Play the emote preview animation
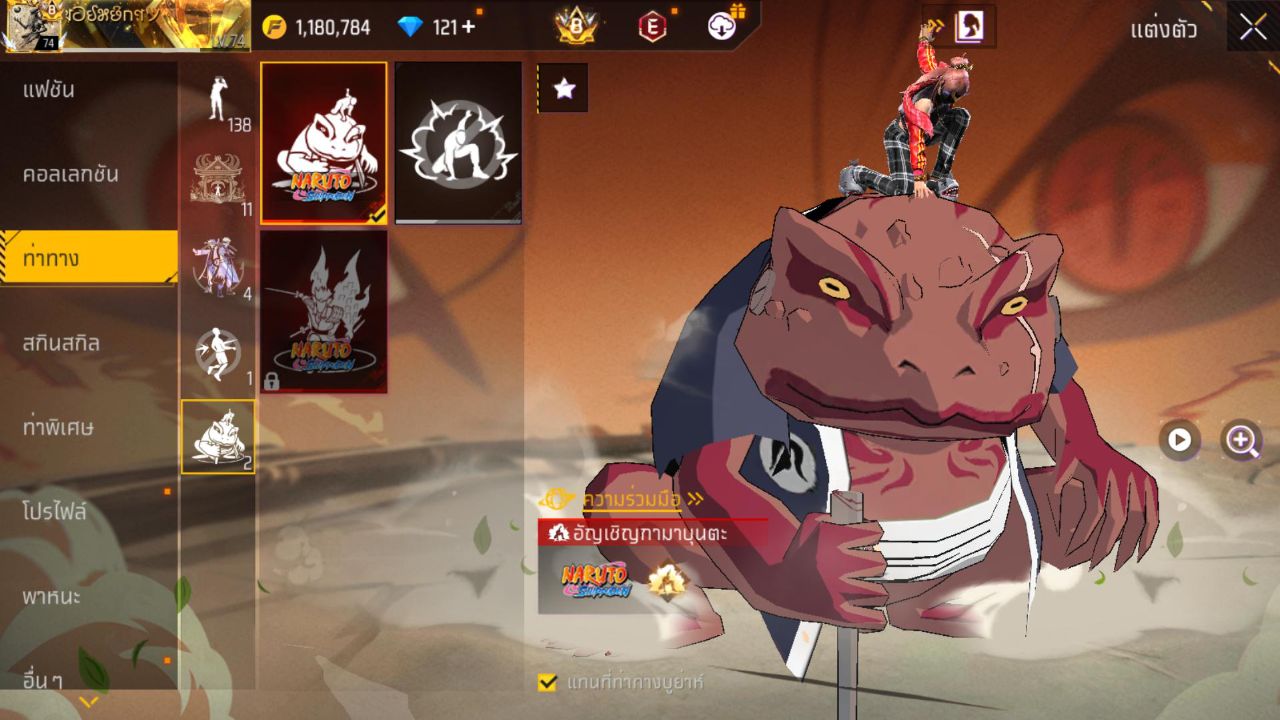1280x720 pixels. click(x=1180, y=440)
